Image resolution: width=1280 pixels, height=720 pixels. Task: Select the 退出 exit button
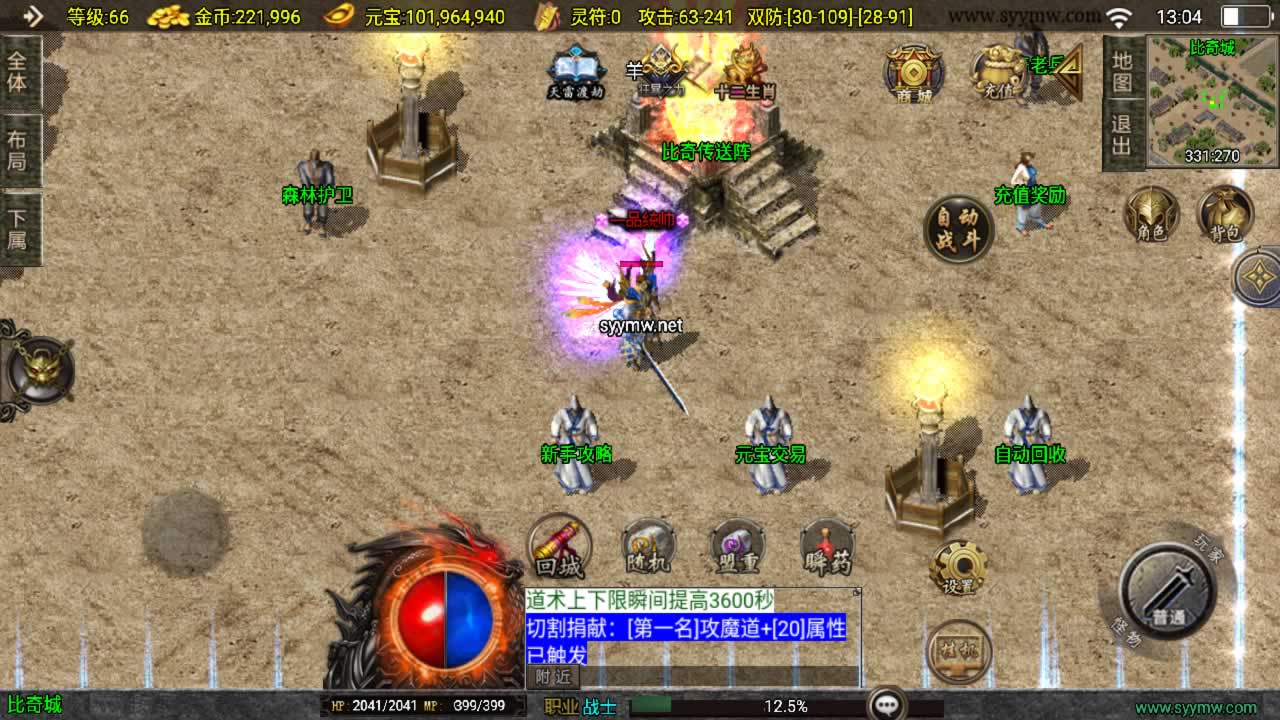coord(1122,135)
